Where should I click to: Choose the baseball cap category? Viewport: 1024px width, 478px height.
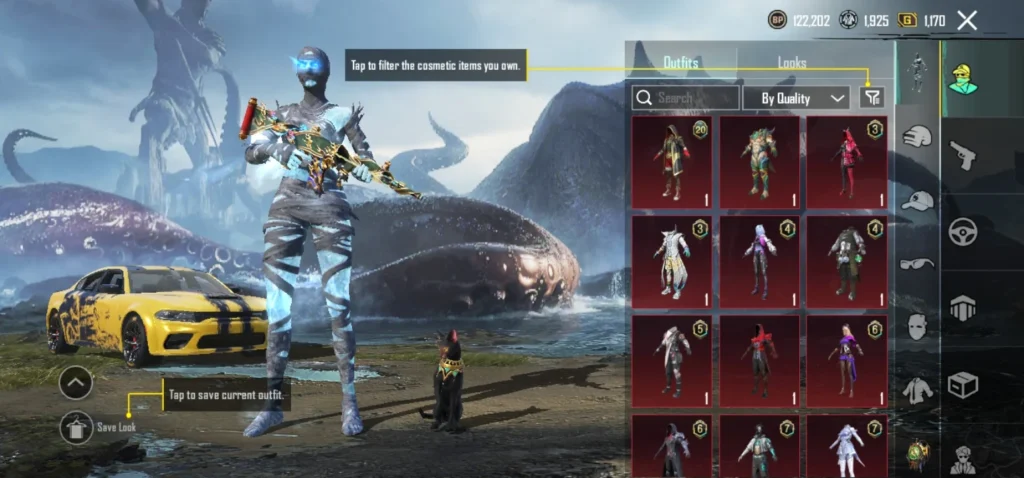[x=917, y=200]
